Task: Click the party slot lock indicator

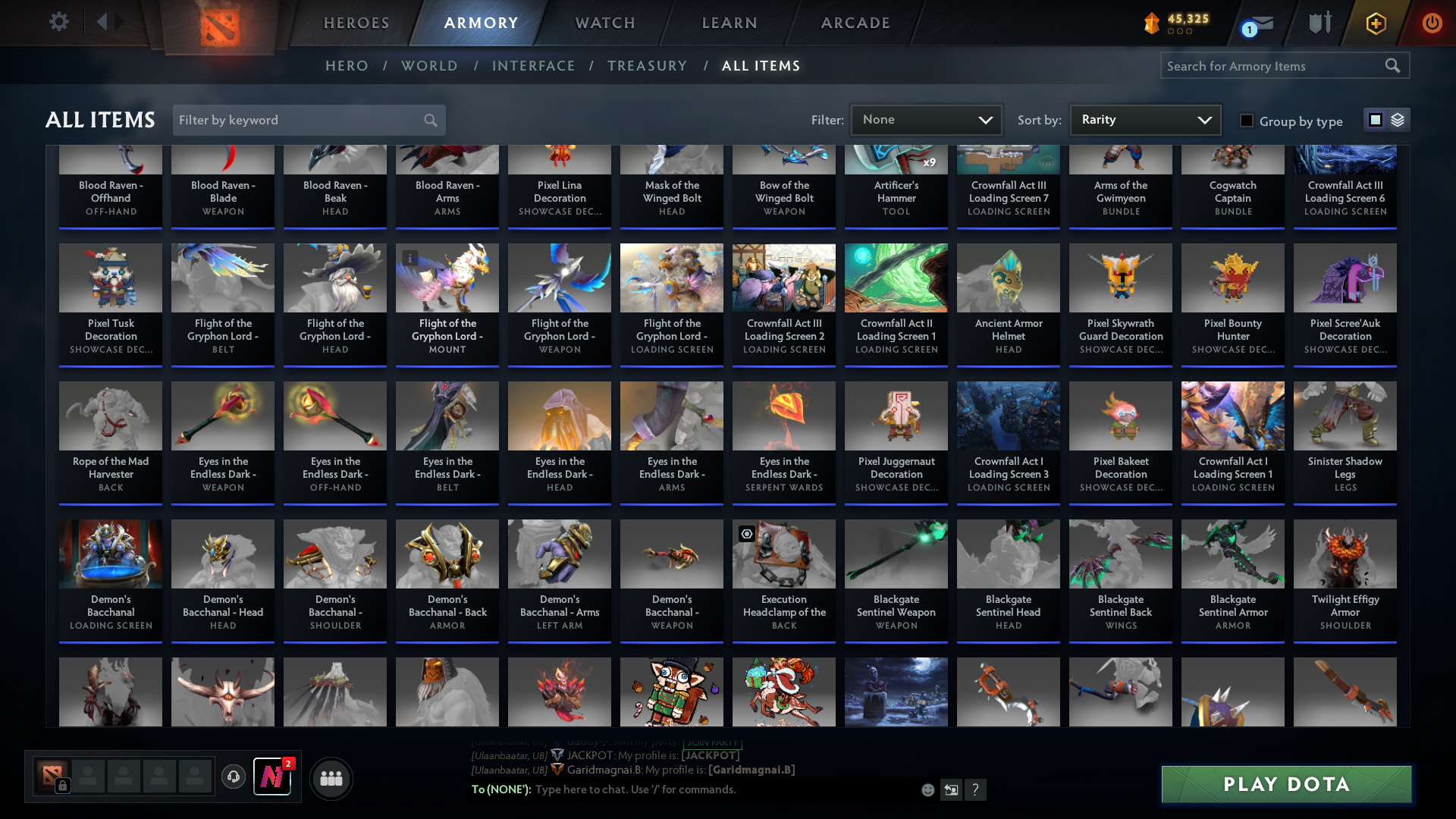Action: pyautogui.click(x=61, y=786)
